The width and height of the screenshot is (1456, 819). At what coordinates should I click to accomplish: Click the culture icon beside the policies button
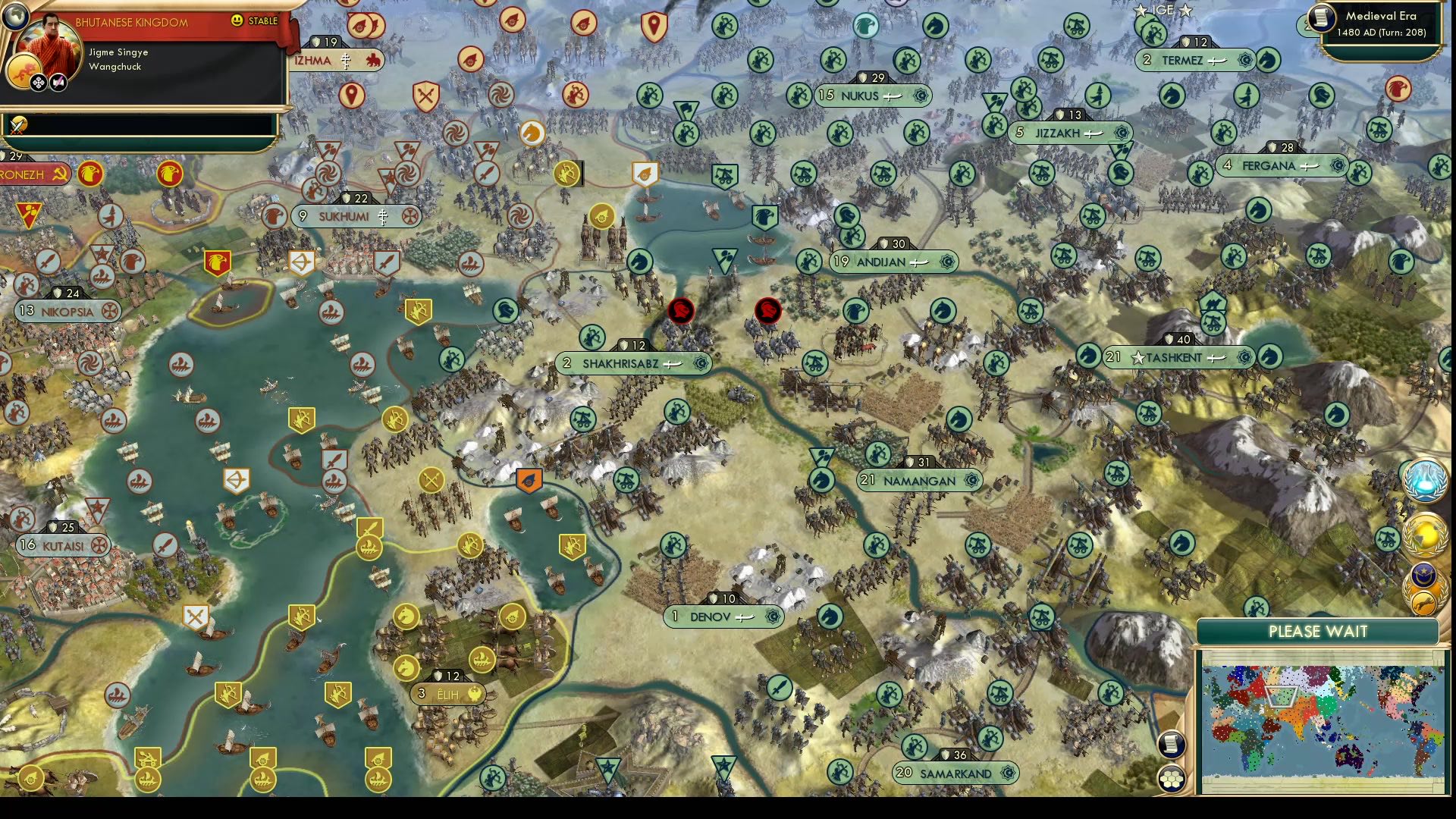58,83
